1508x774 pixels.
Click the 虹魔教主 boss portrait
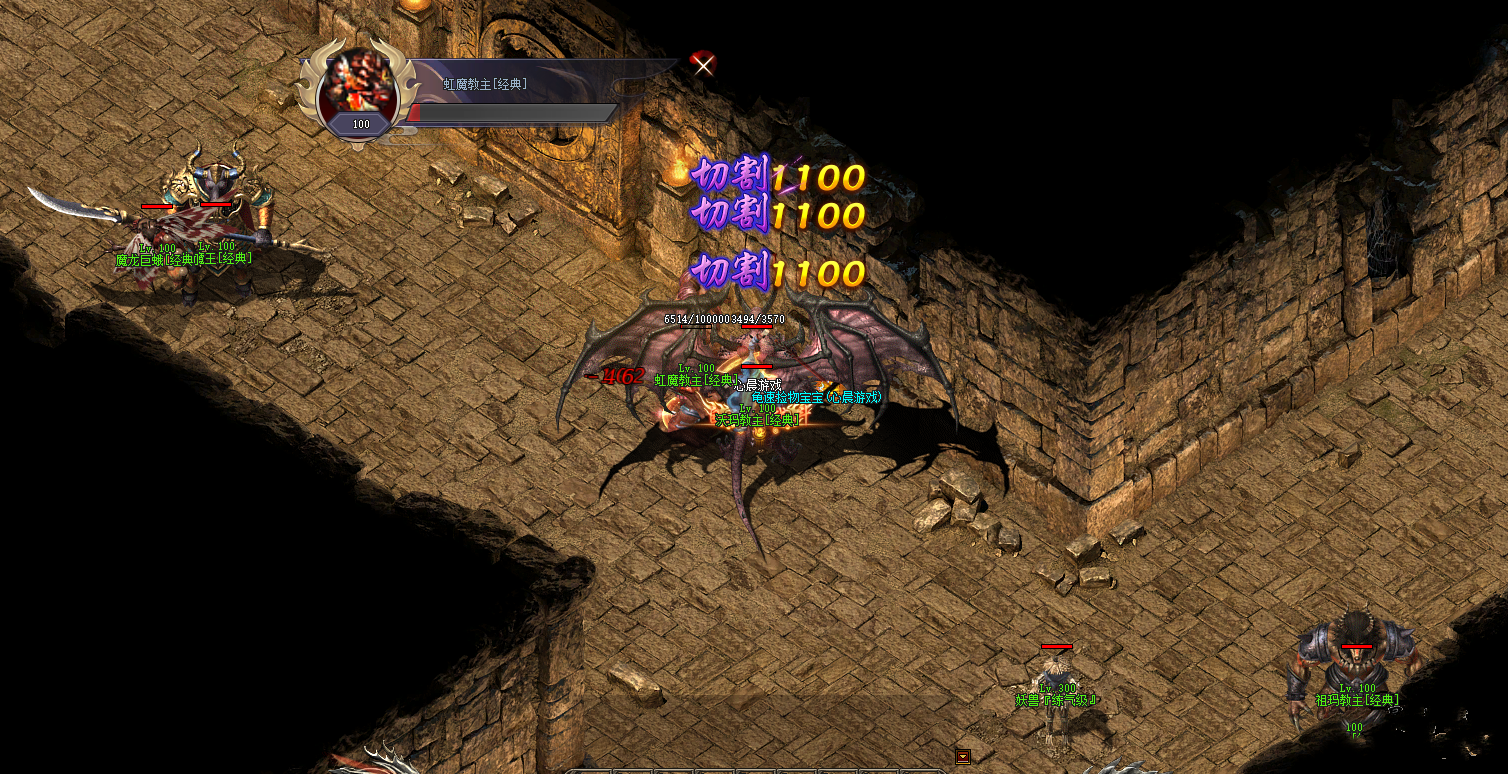click(x=358, y=84)
